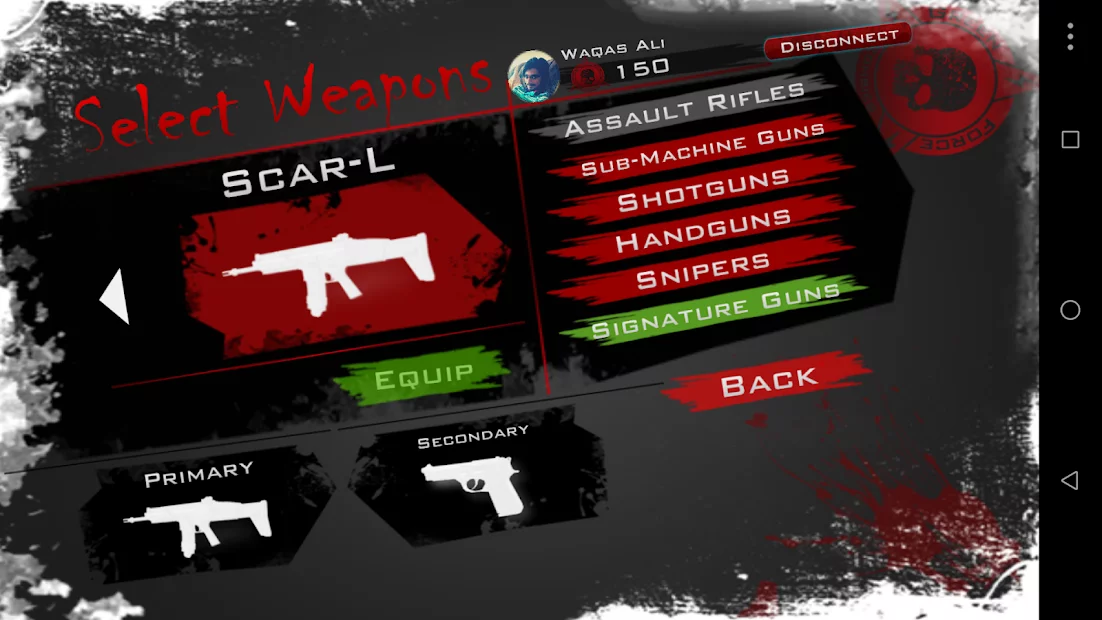This screenshot has width=1102, height=620.
Task: Click the left arrow for previous weapon
Action: pyautogui.click(x=115, y=297)
